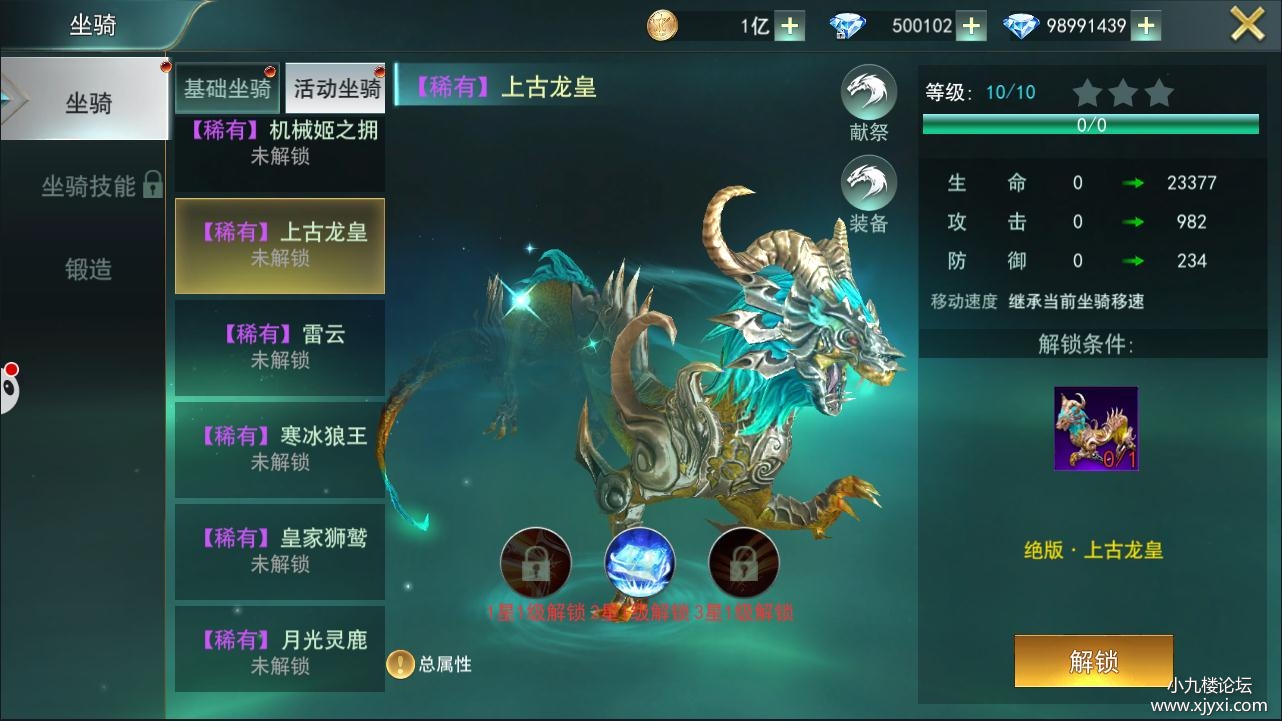The width and height of the screenshot is (1282, 721).
Task: Click the 0/0 level progress bar
Action: click(1092, 125)
